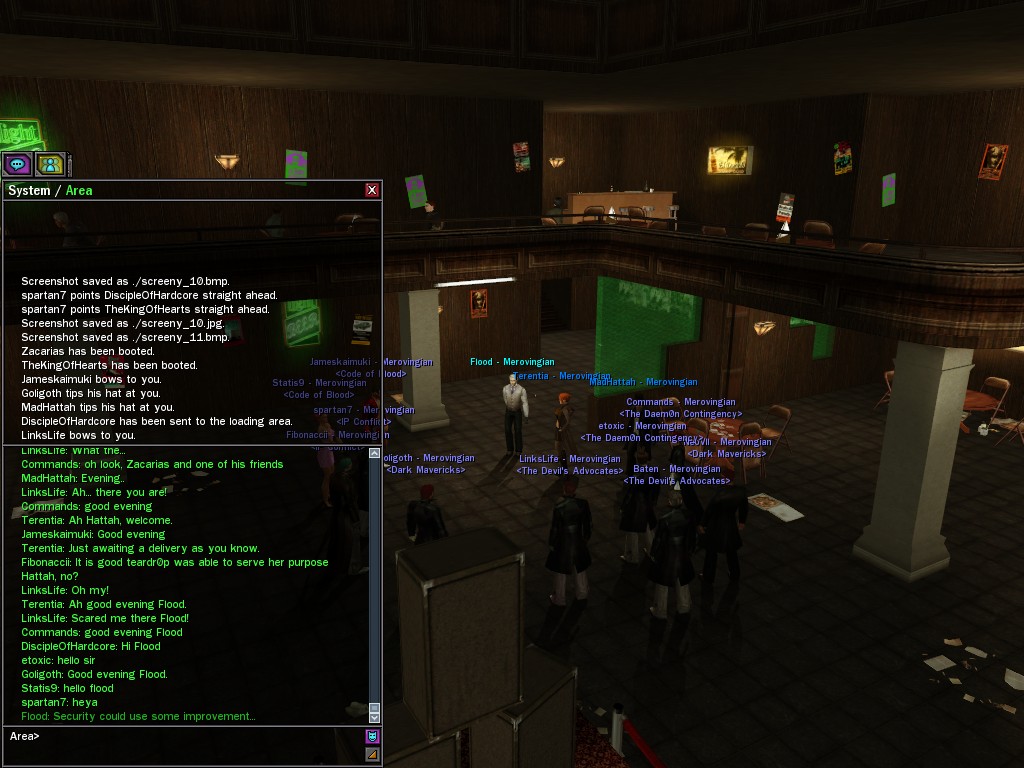Image resolution: width=1024 pixels, height=768 pixels.
Task: Click the orange triangle chat resize button
Action: click(373, 754)
